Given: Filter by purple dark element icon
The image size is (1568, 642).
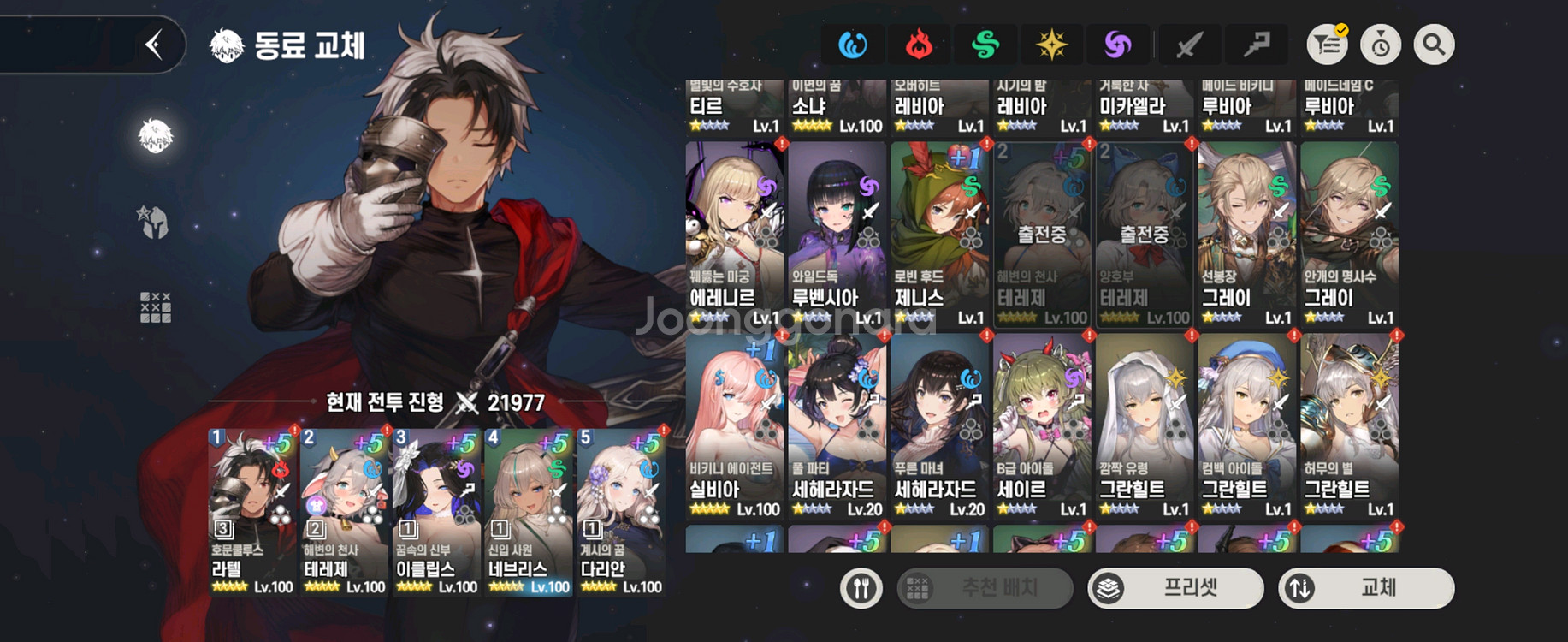Looking at the screenshot, I should click(1117, 45).
